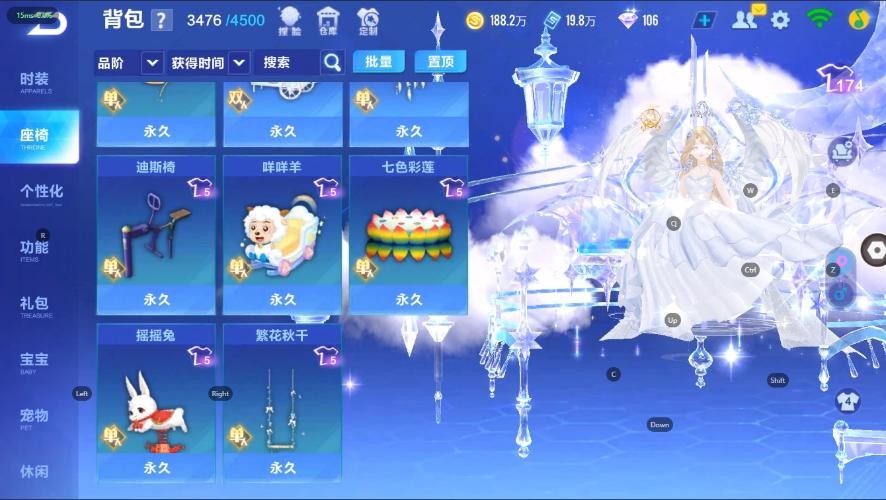Open the 宝宝 baby tab
Screen dimensions: 886x500
point(34,361)
